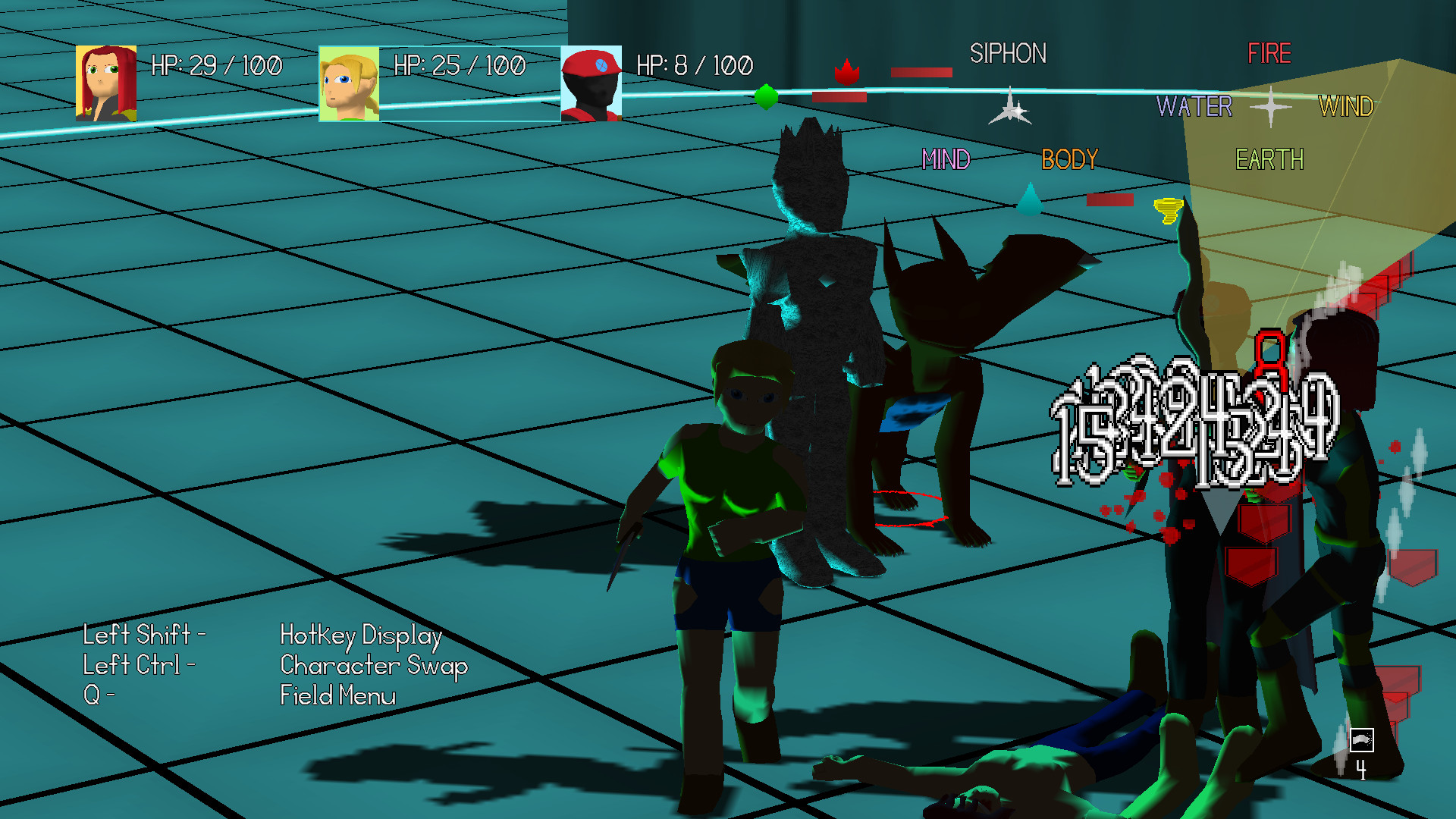The width and height of the screenshot is (1456, 819).
Task: Expand the EARTH element branch
Action: [x=1269, y=160]
